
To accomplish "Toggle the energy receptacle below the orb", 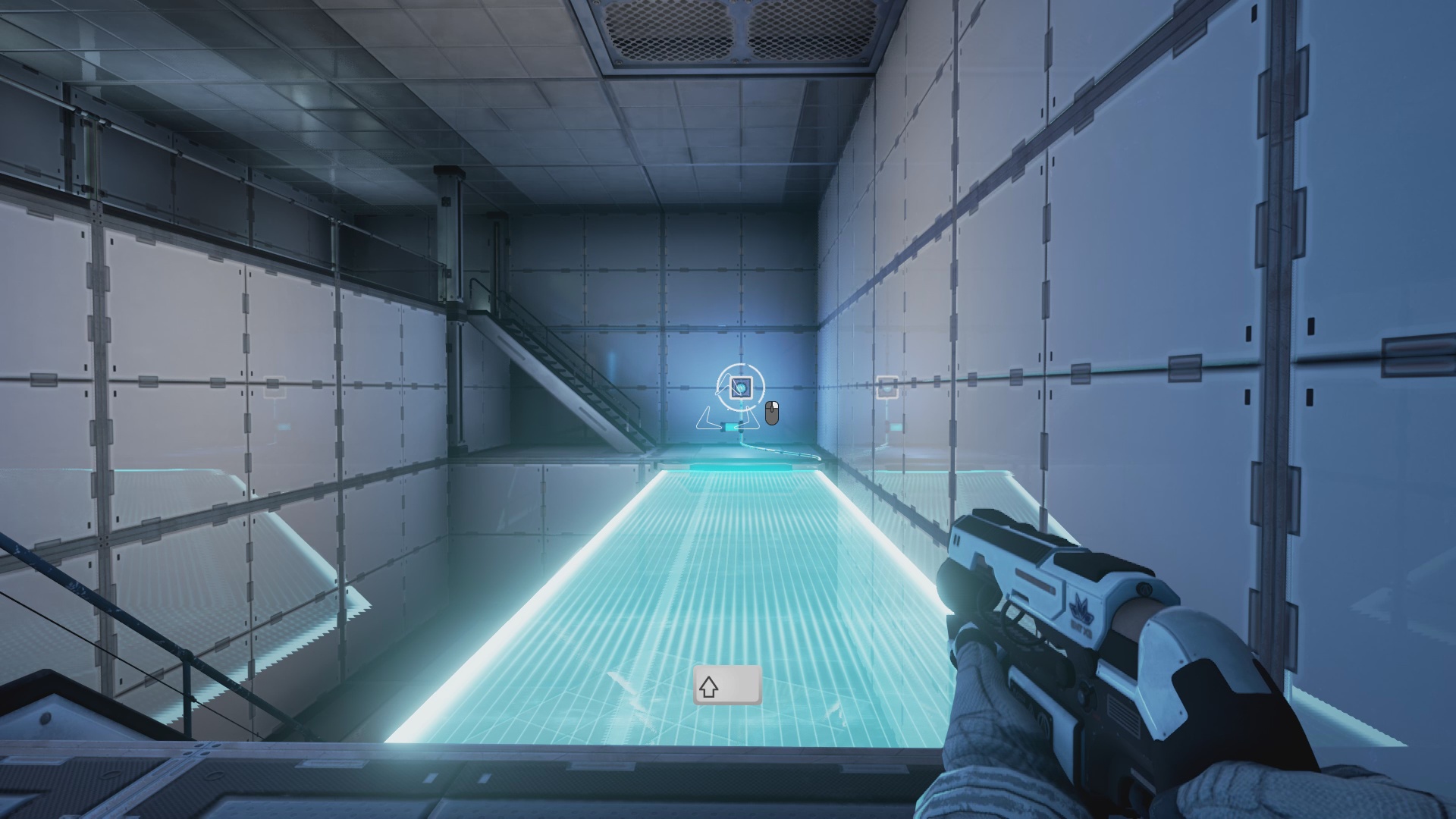I will coord(730,427).
